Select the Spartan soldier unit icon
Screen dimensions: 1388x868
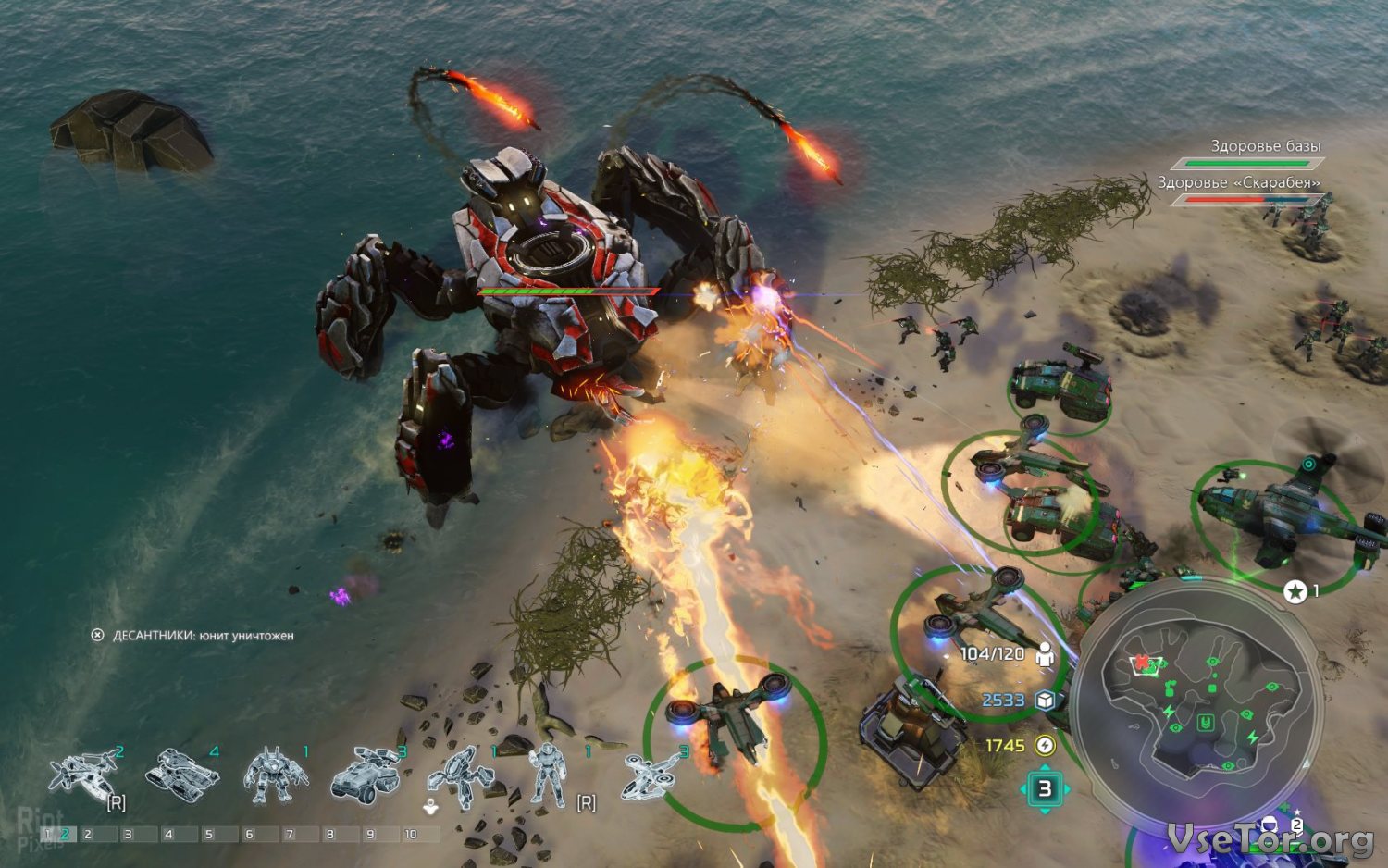point(547,775)
